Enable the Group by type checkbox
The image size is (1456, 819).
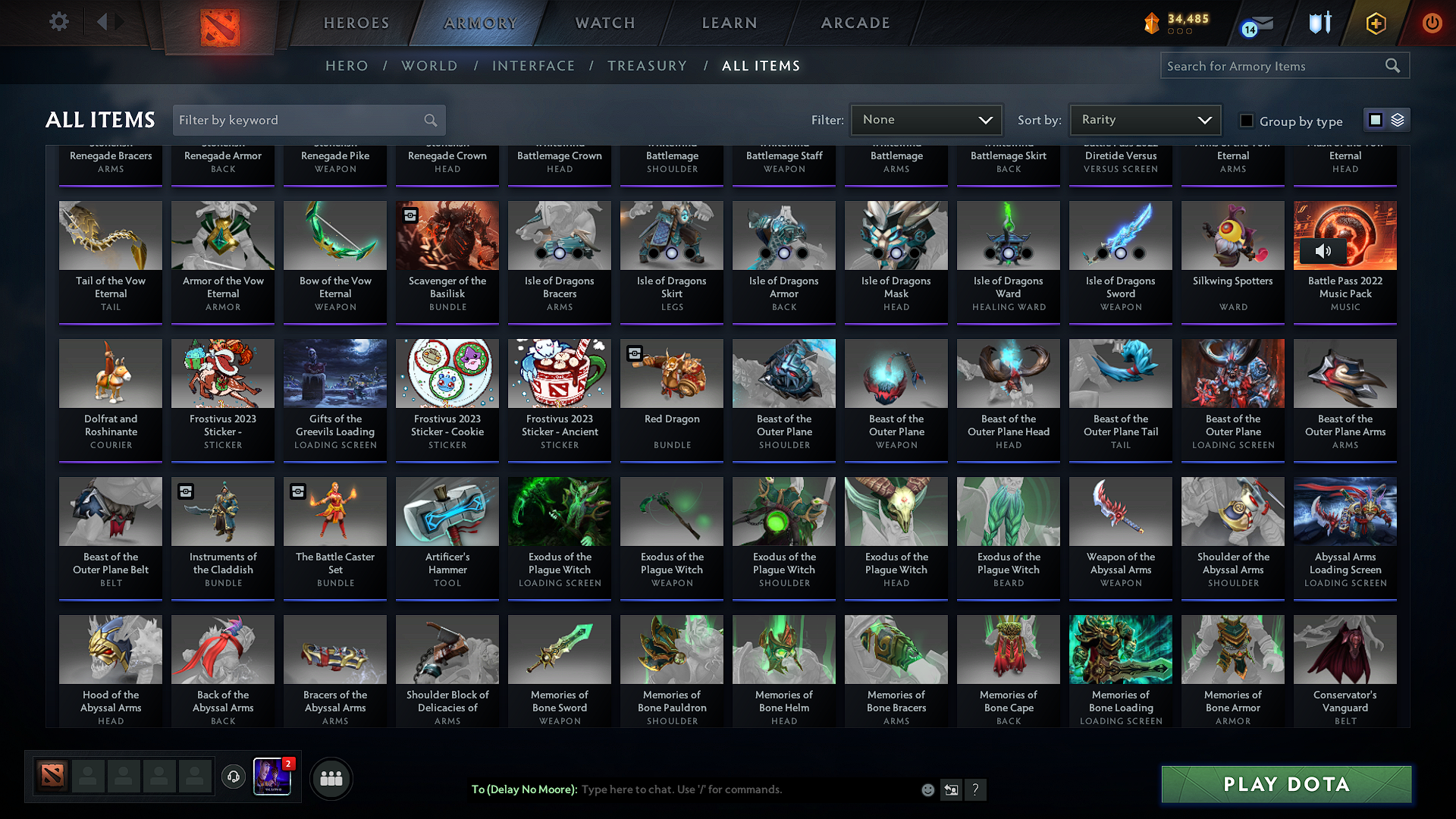tap(1247, 120)
